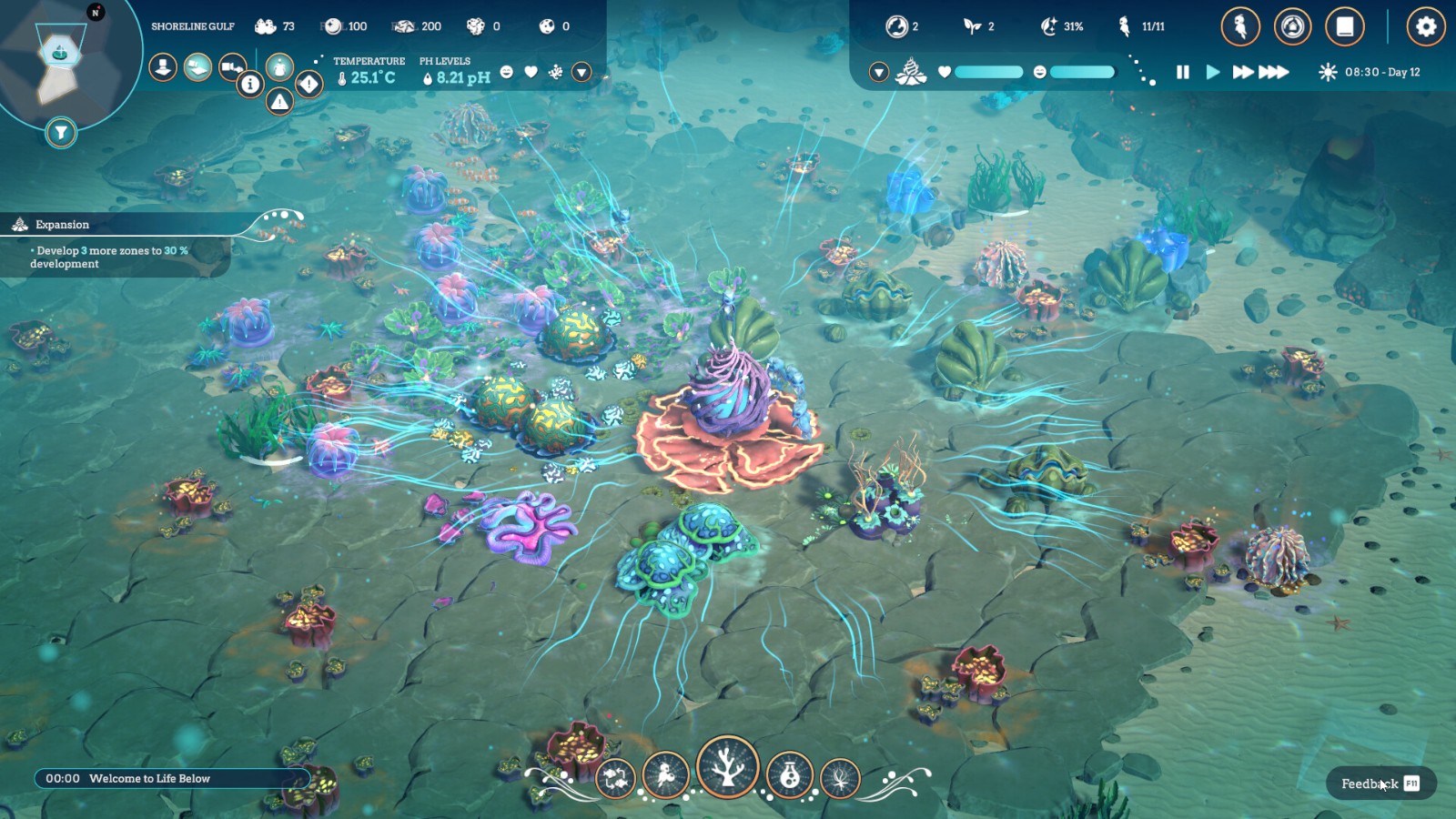Set game speed to normal play
This screenshot has width=1456, height=819.
tap(1212, 72)
